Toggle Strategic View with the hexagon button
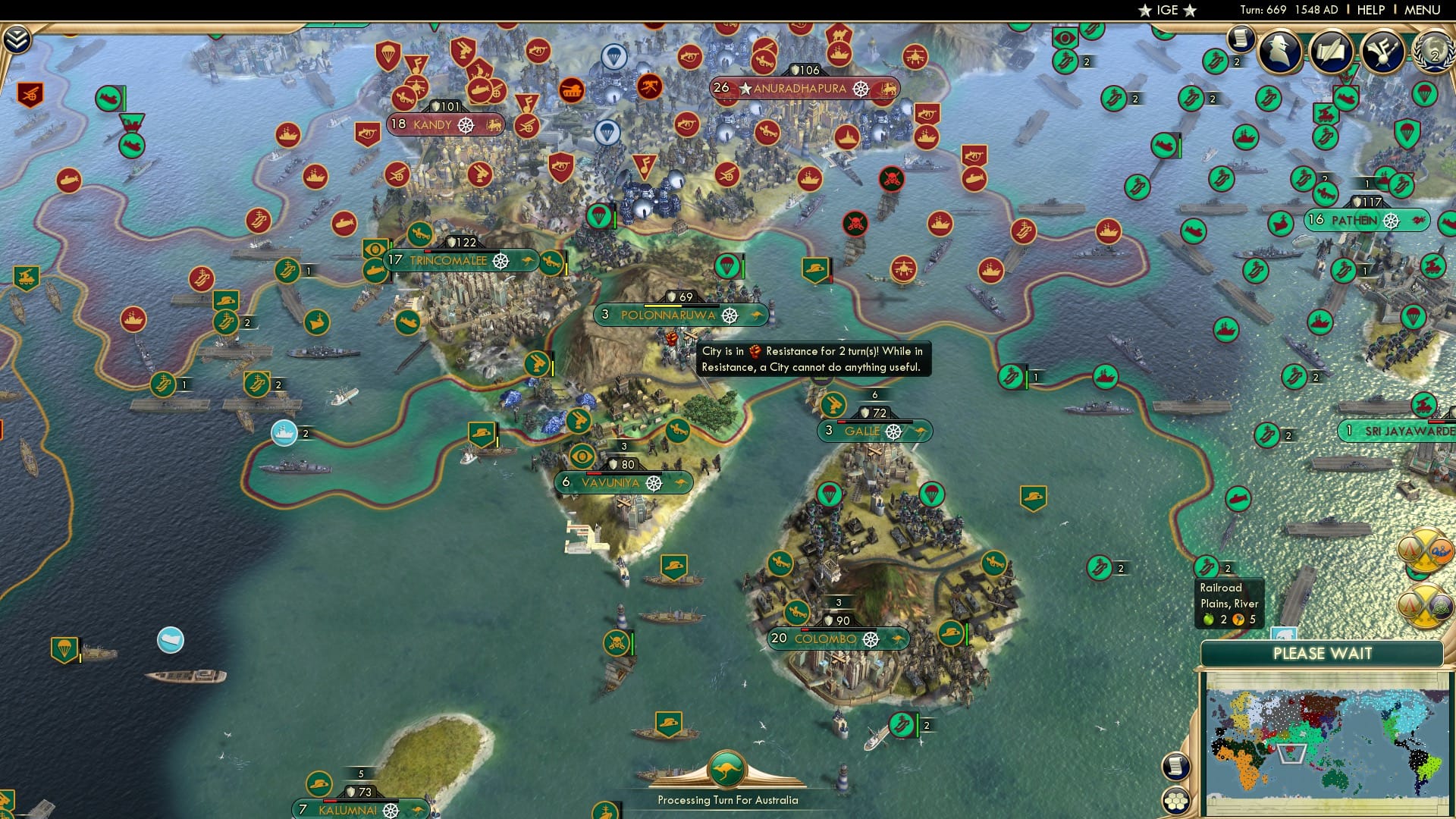 tap(1175, 802)
